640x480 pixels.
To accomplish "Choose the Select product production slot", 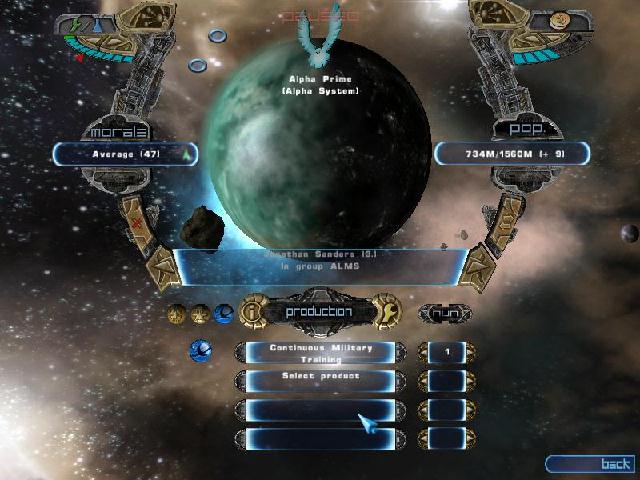I will [320, 380].
